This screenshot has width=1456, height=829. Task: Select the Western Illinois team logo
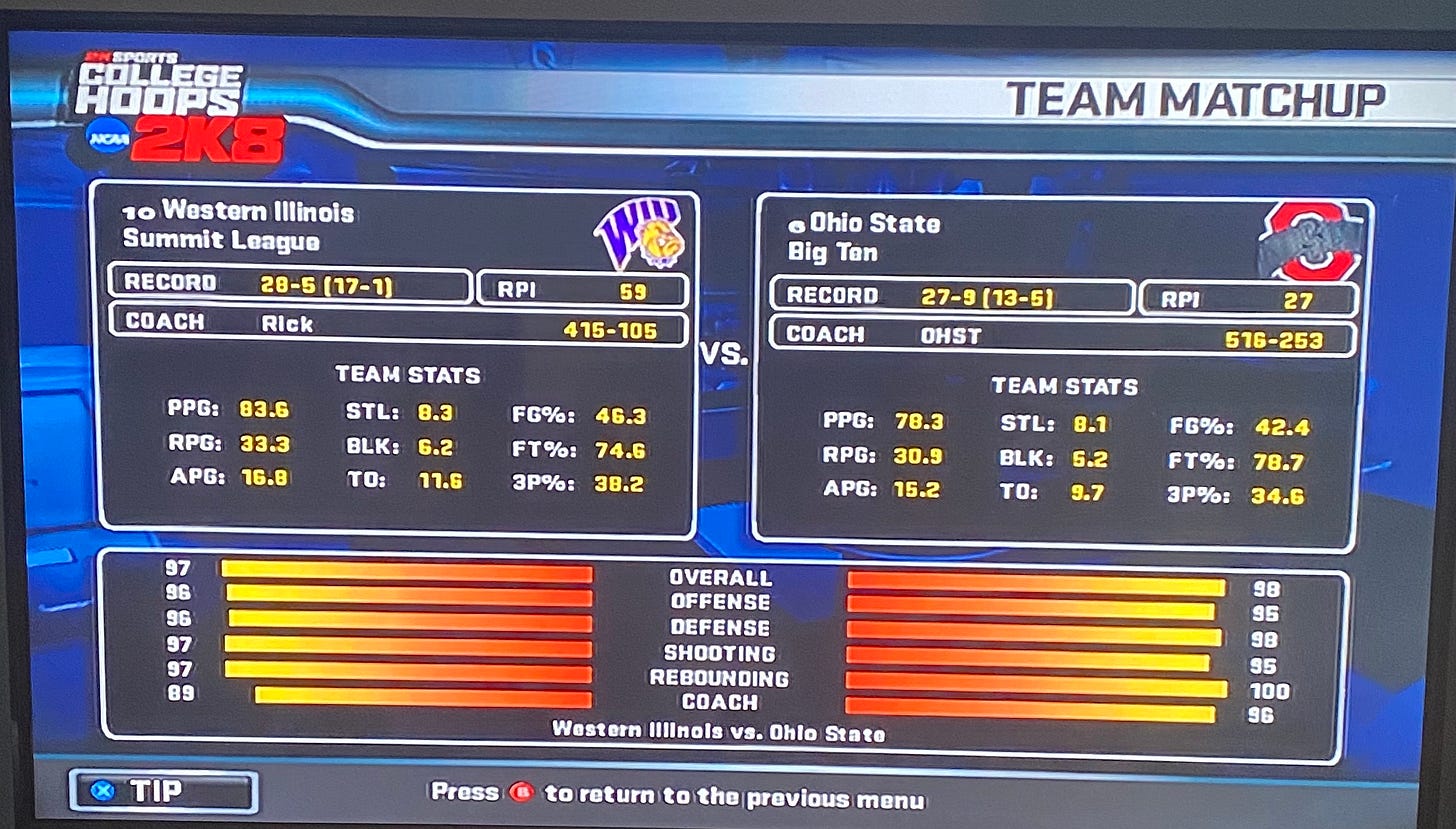pyautogui.click(x=639, y=233)
